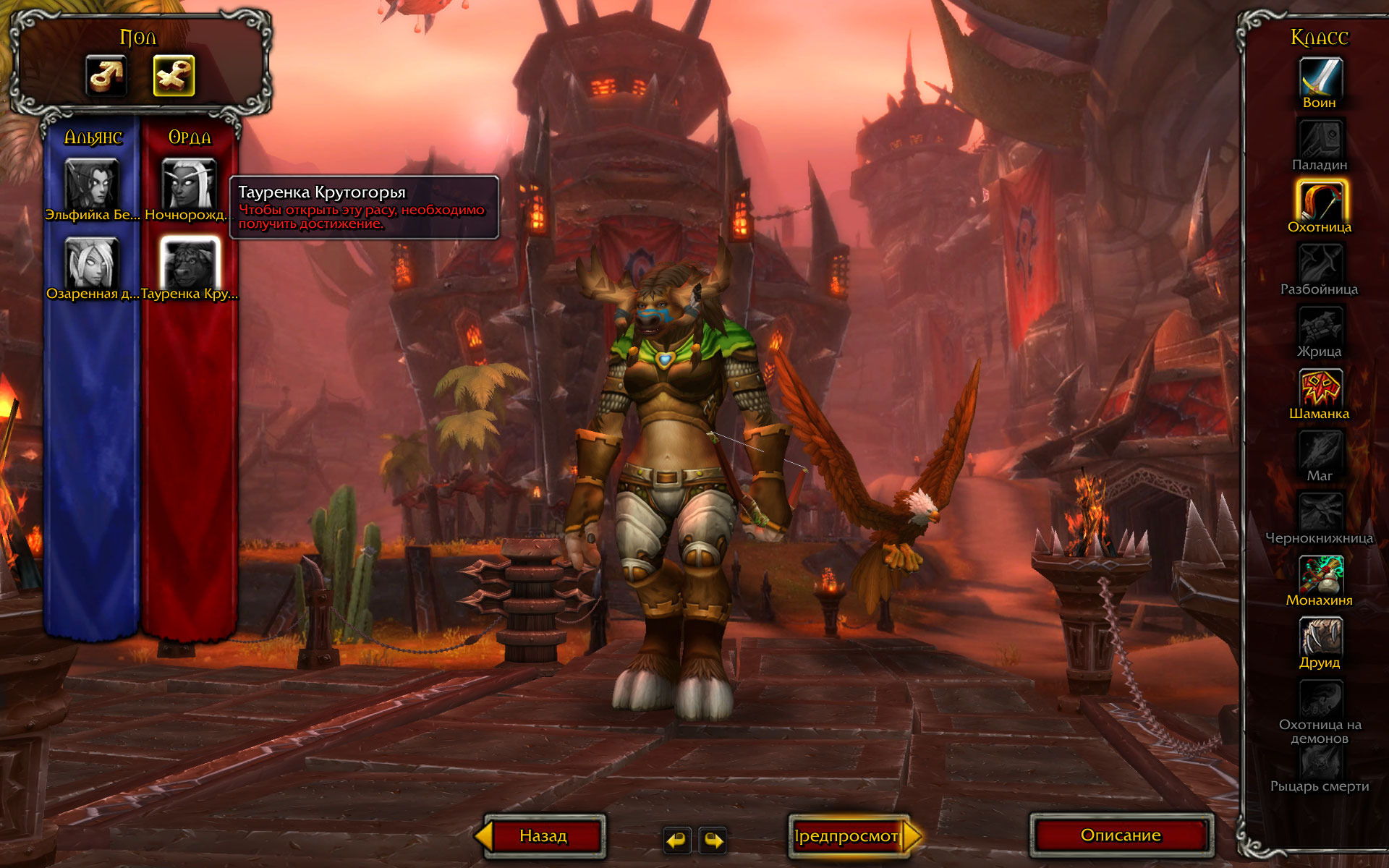
Task: Pick the Lightforged Draenei race portrait
Action: (x=92, y=263)
